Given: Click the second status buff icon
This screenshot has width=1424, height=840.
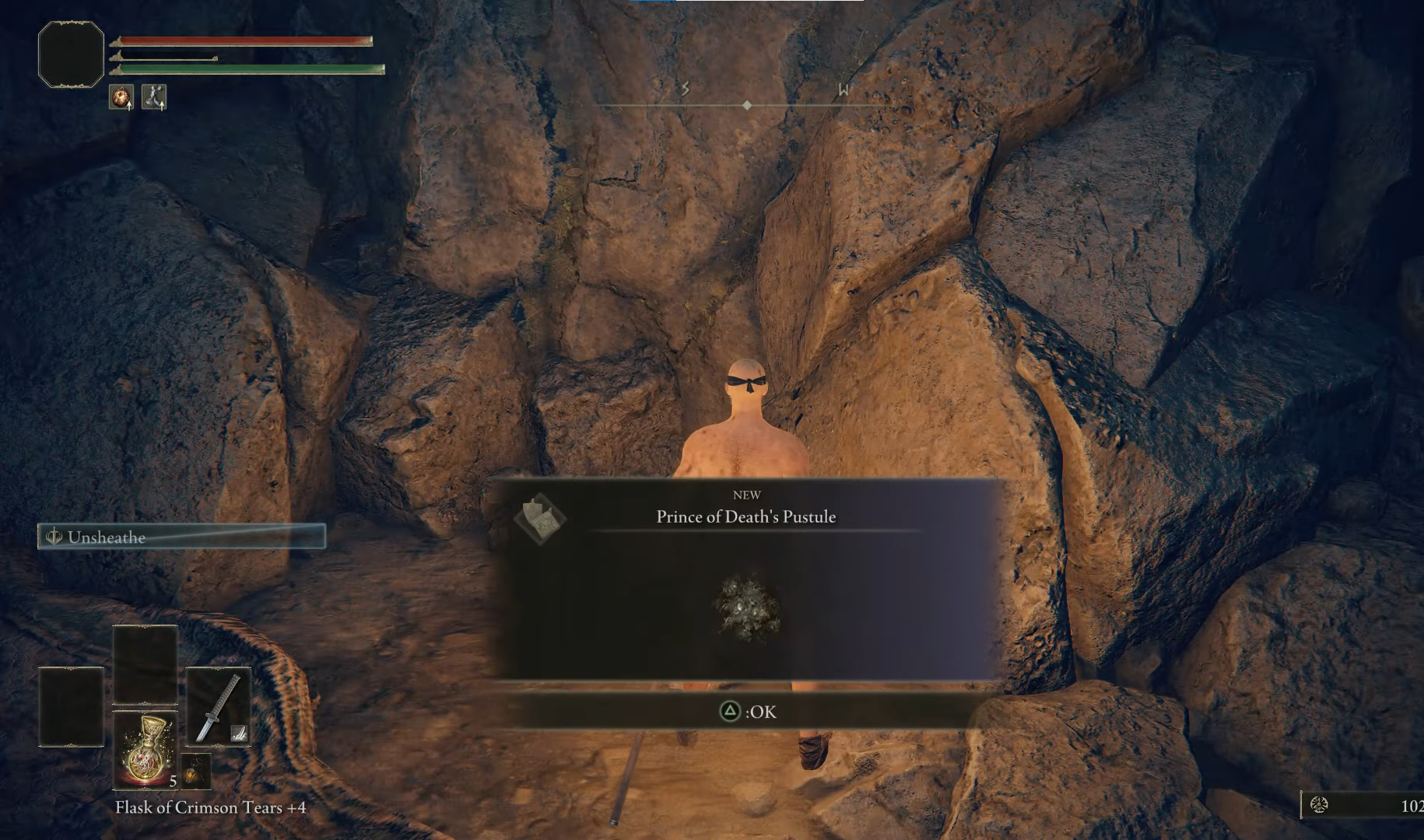Looking at the screenshot, I should [154, 97].
